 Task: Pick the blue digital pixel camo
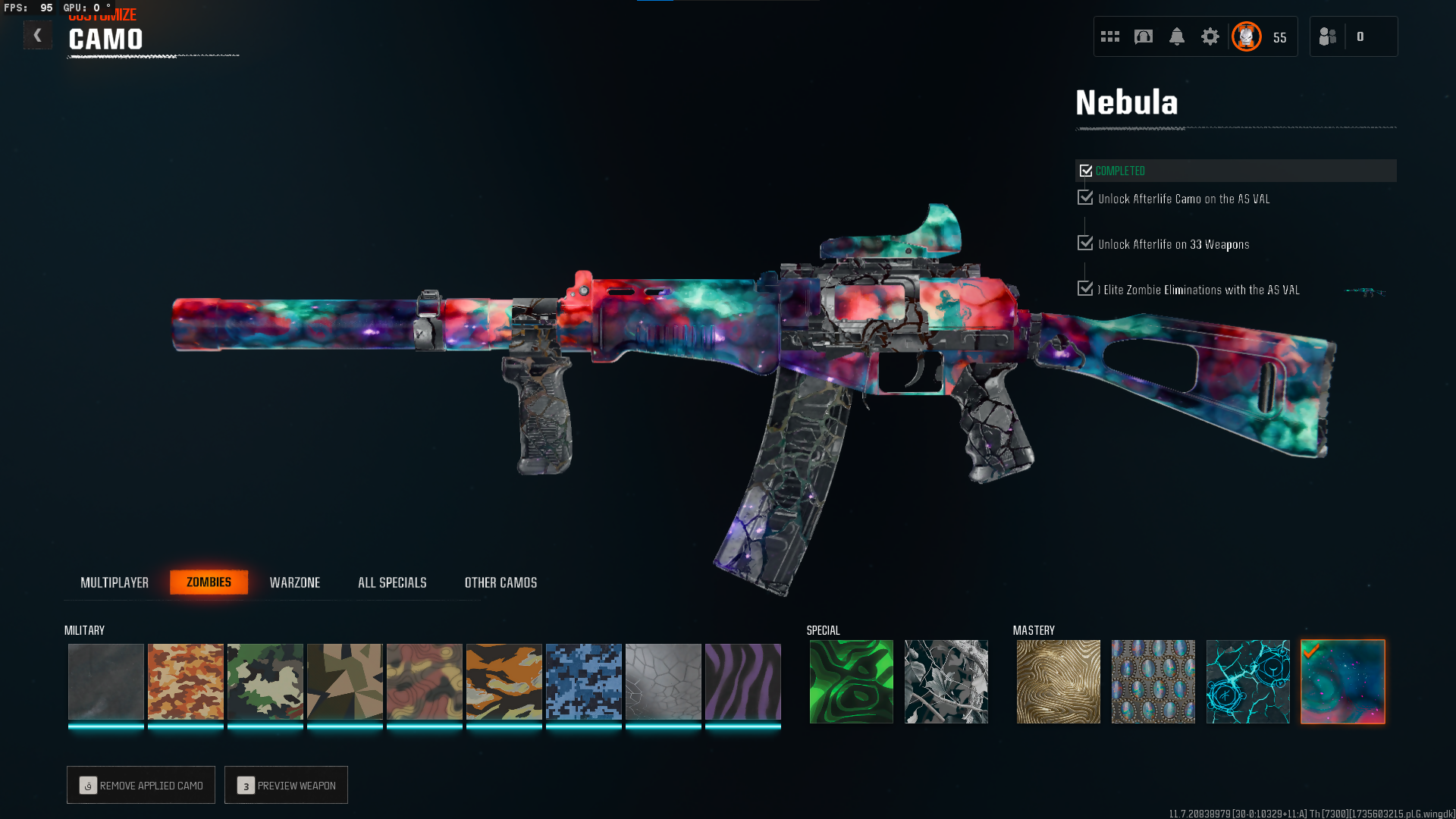point(584,682)
